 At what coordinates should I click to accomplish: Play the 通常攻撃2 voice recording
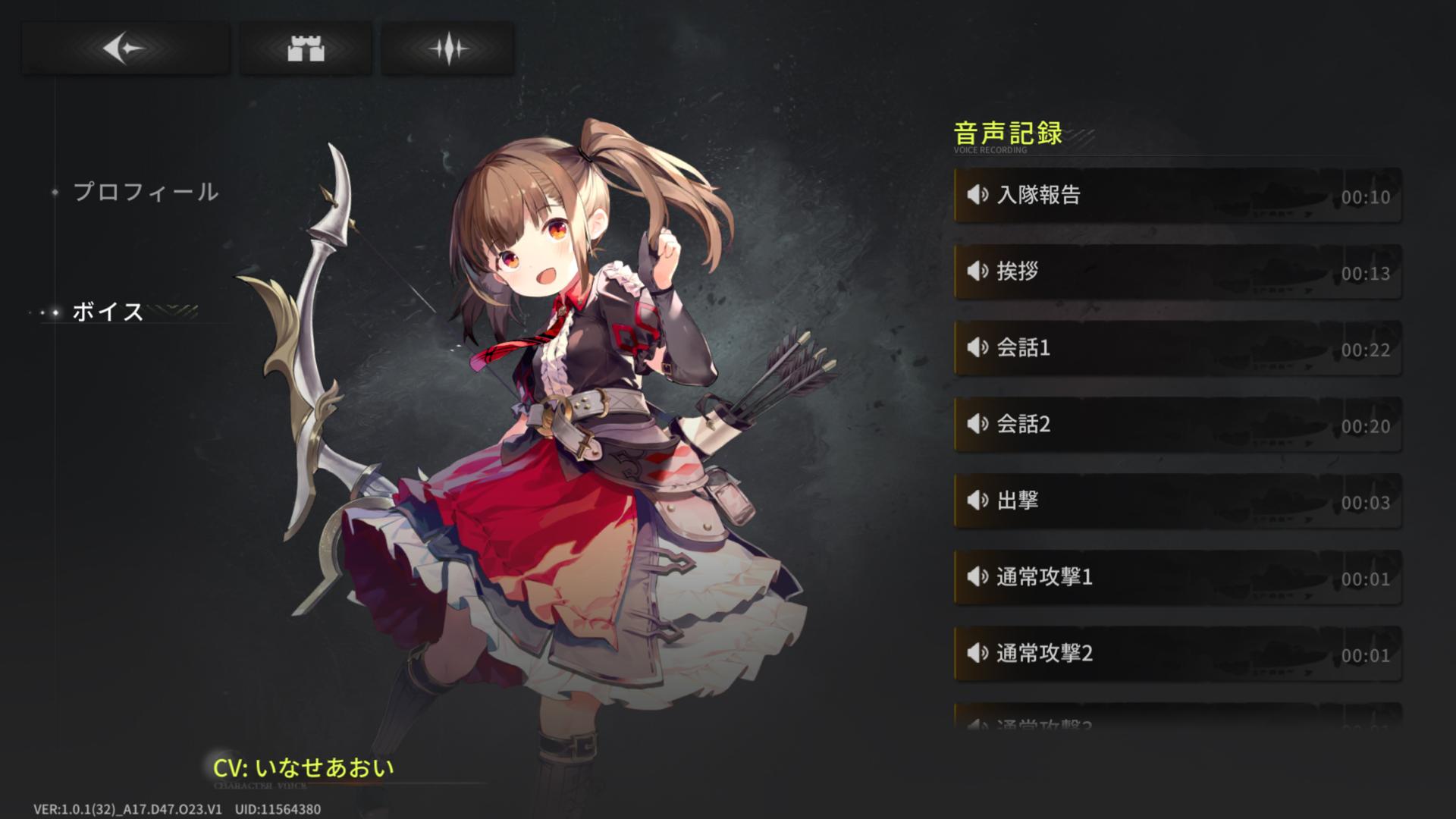[1177, 654]
